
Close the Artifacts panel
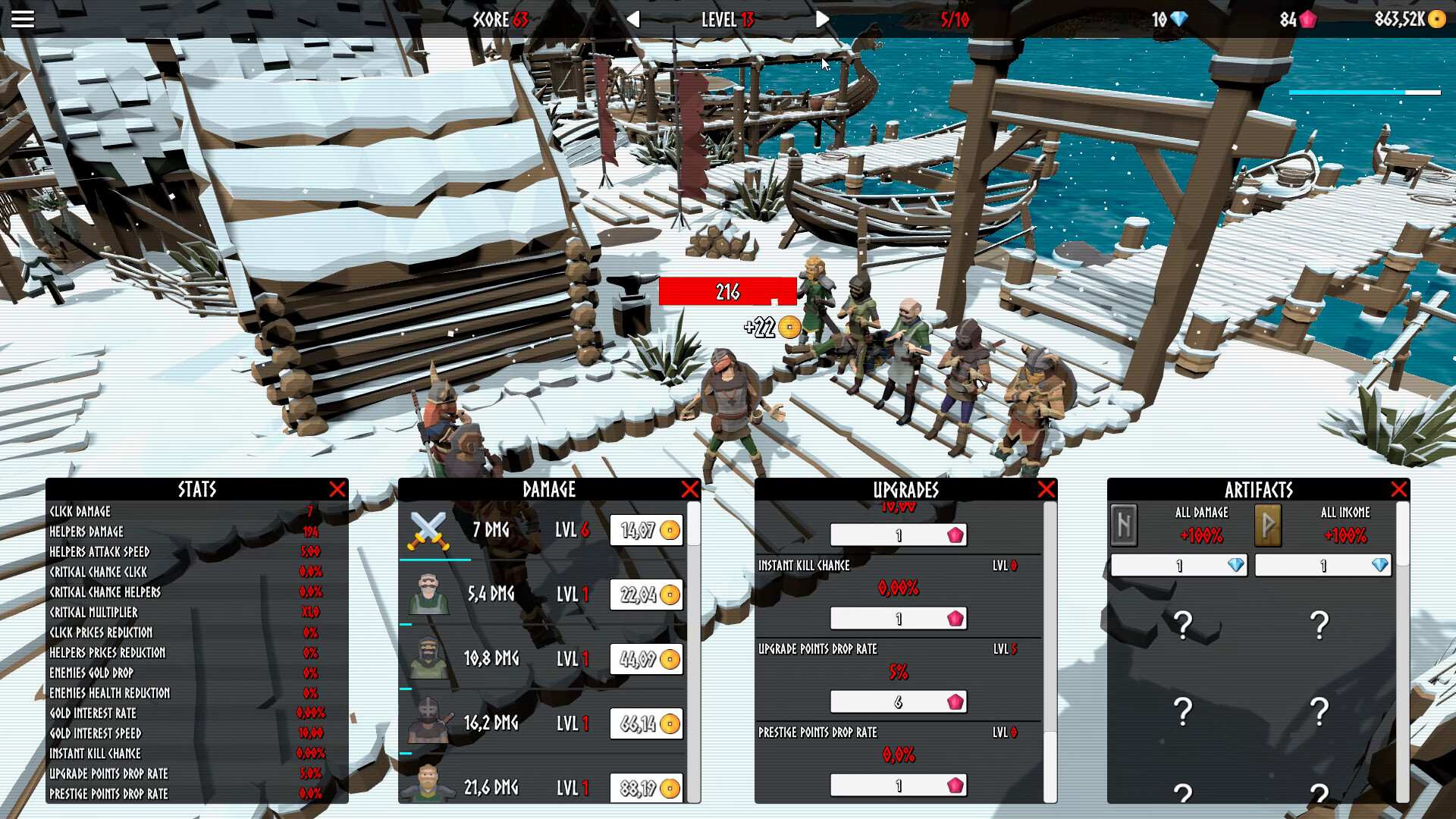(x=1399, y=489)
